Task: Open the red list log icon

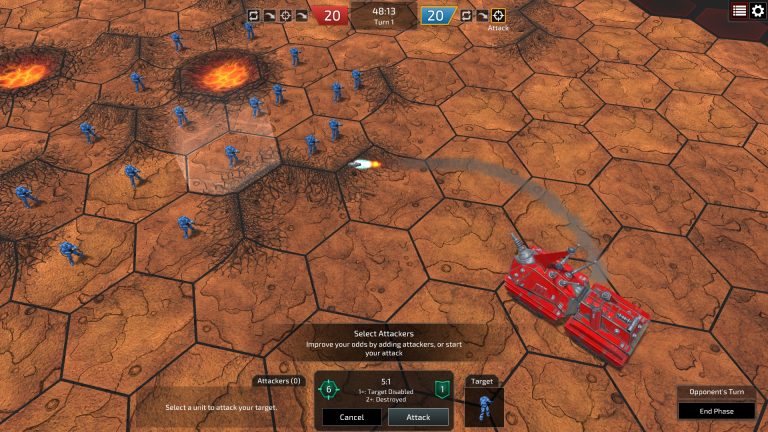Action: (x=739, y=11)
